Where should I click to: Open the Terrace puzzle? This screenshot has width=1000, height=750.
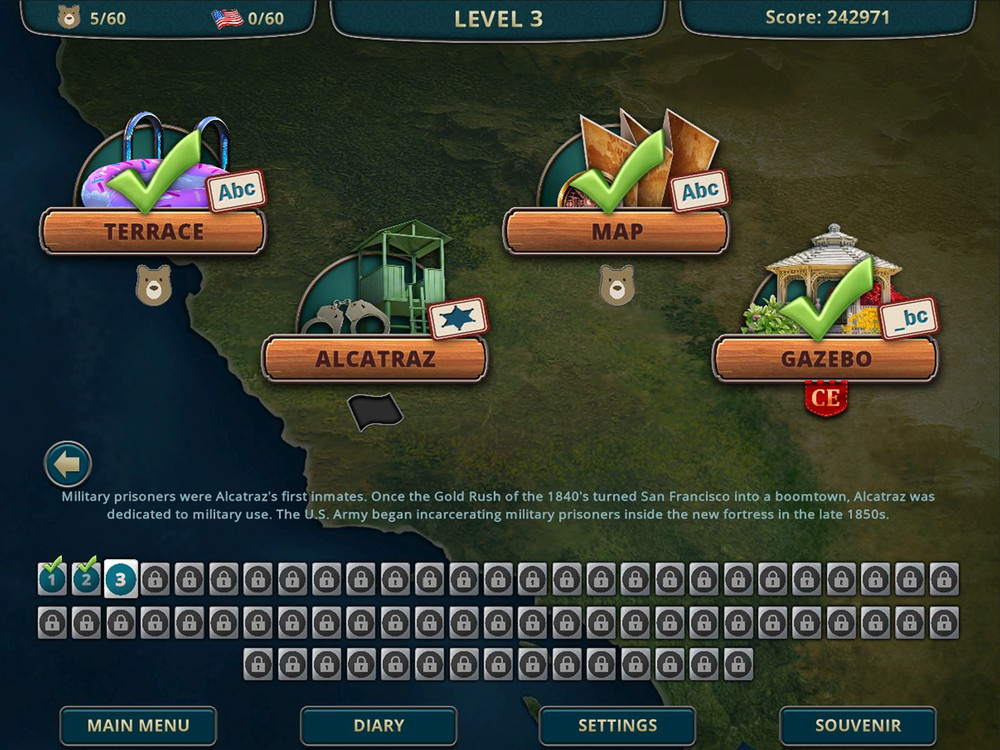tap(153, 231)
